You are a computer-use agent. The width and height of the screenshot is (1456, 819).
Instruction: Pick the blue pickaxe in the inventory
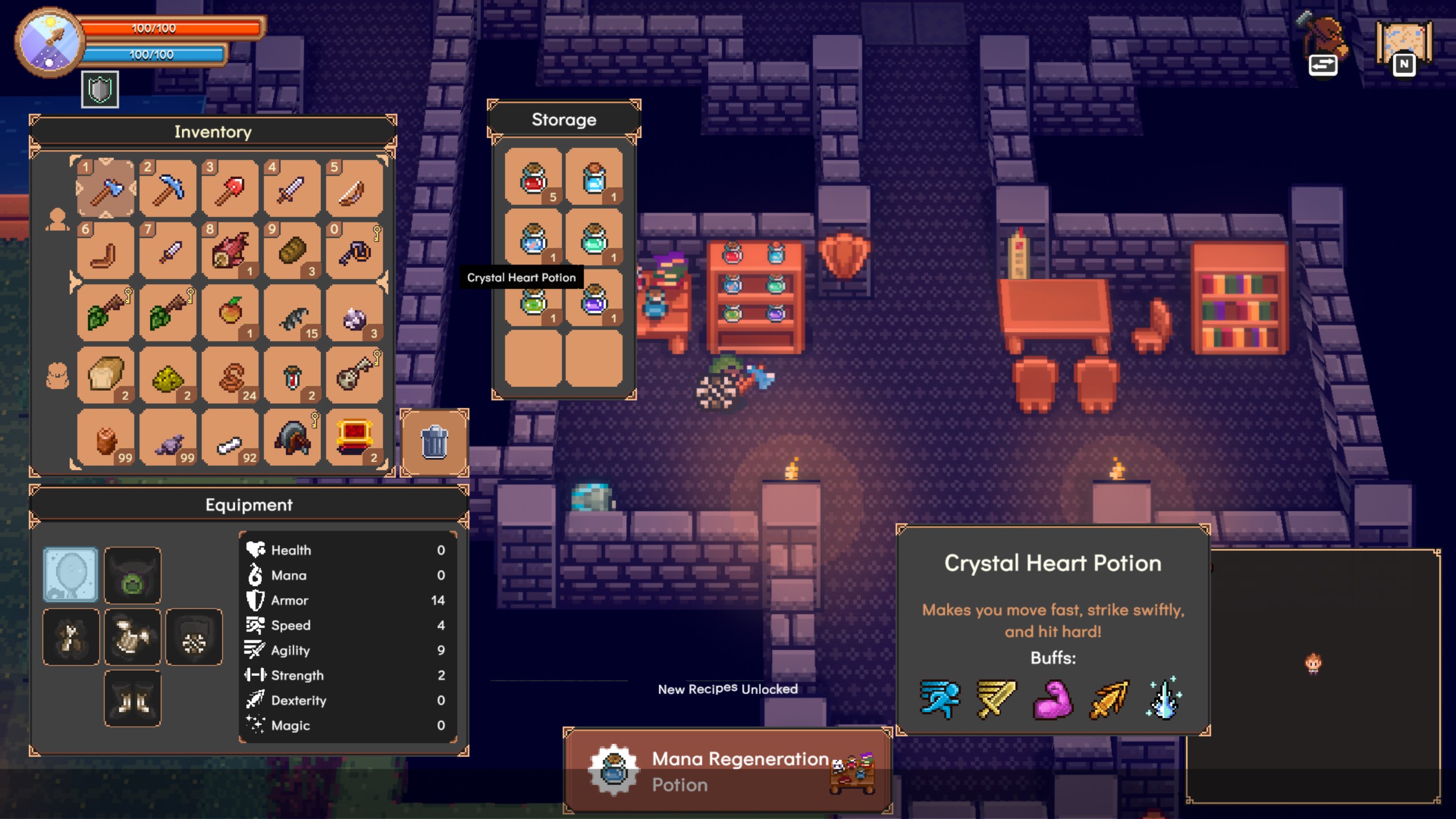[168, 189]
